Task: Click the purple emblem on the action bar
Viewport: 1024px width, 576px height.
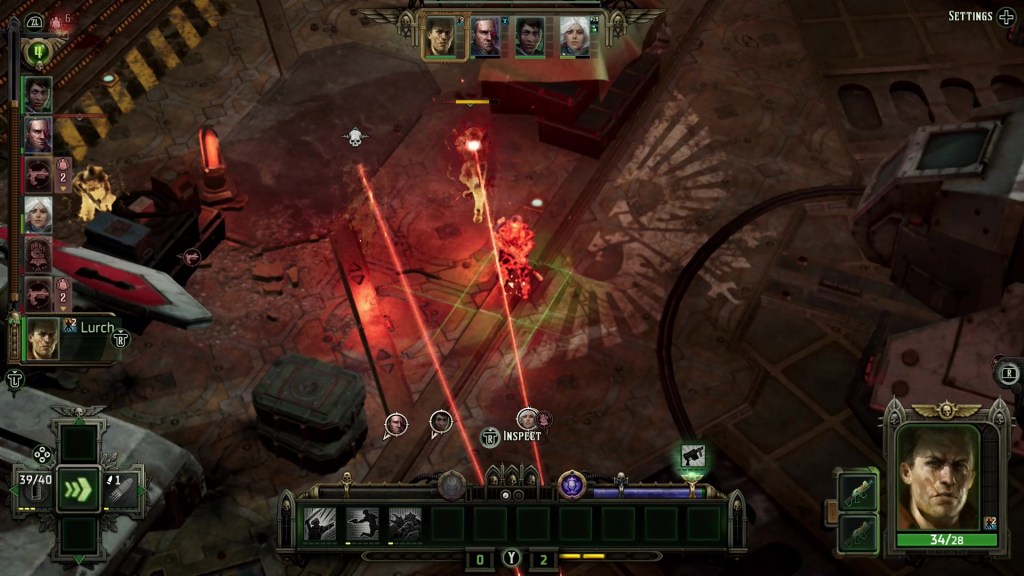Action: [x=572, y=485]
